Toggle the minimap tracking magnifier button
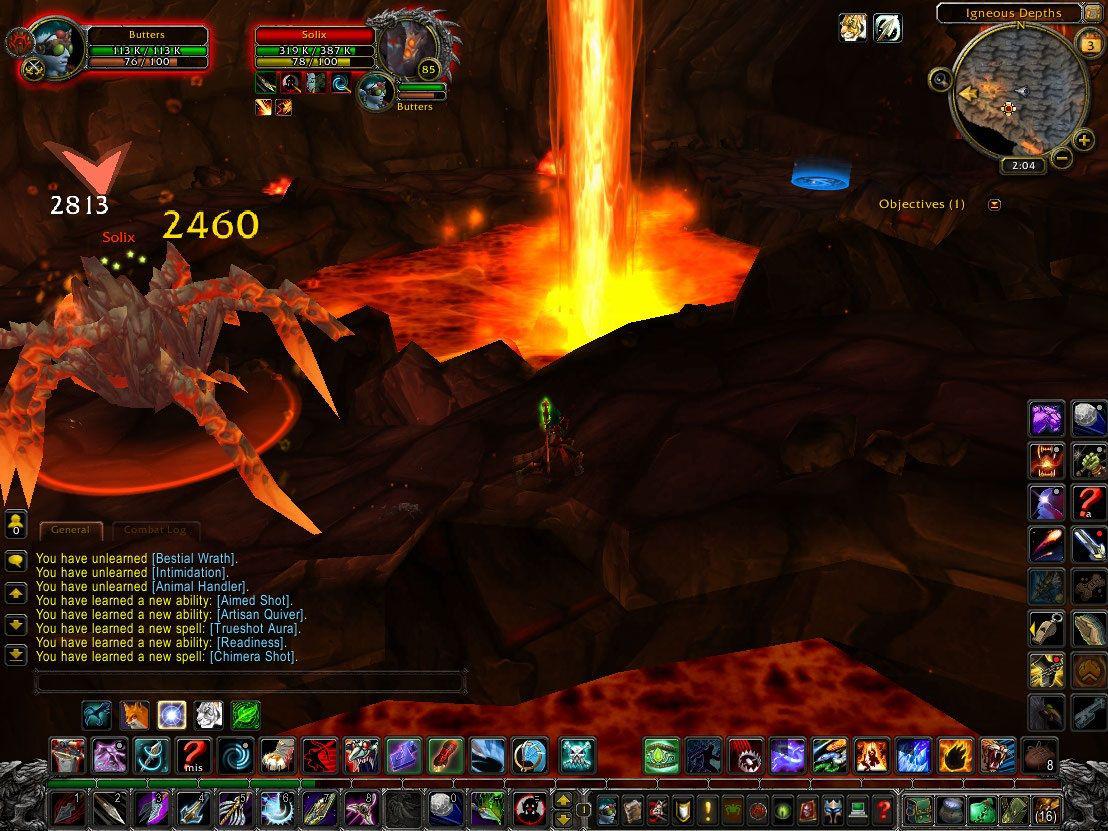 [941, 79]
